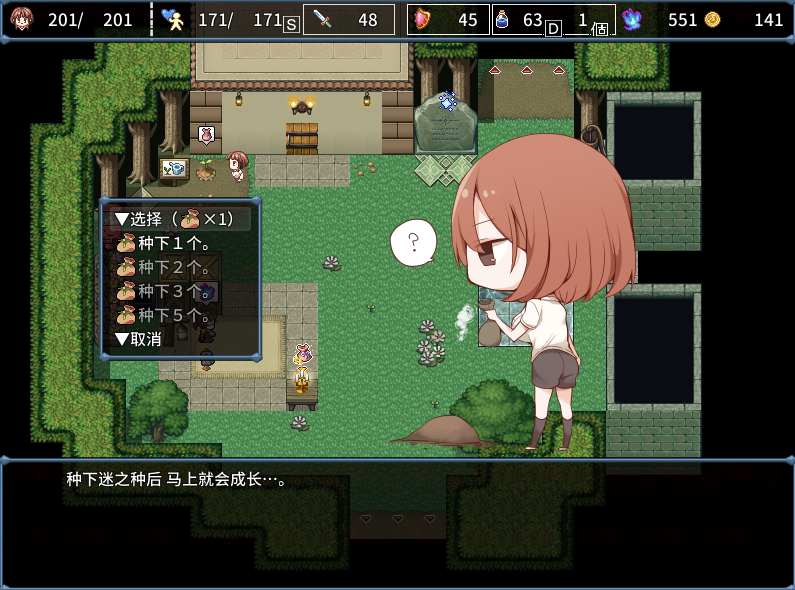
Task: Select the blue potion item slot
Action: point(519,20)
